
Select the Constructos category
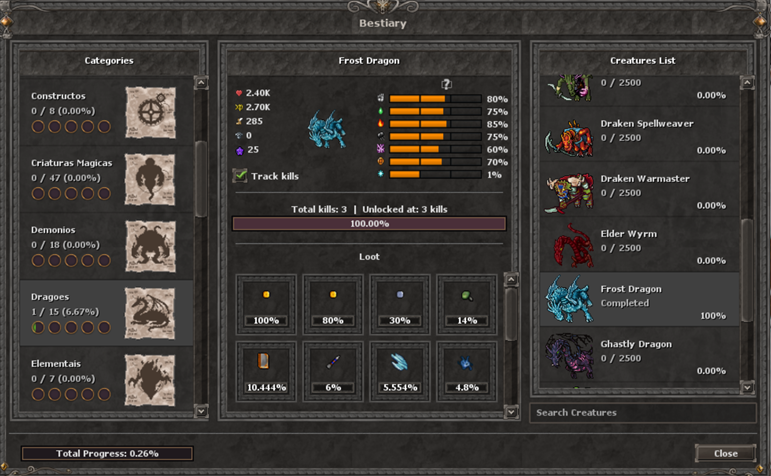106,112
